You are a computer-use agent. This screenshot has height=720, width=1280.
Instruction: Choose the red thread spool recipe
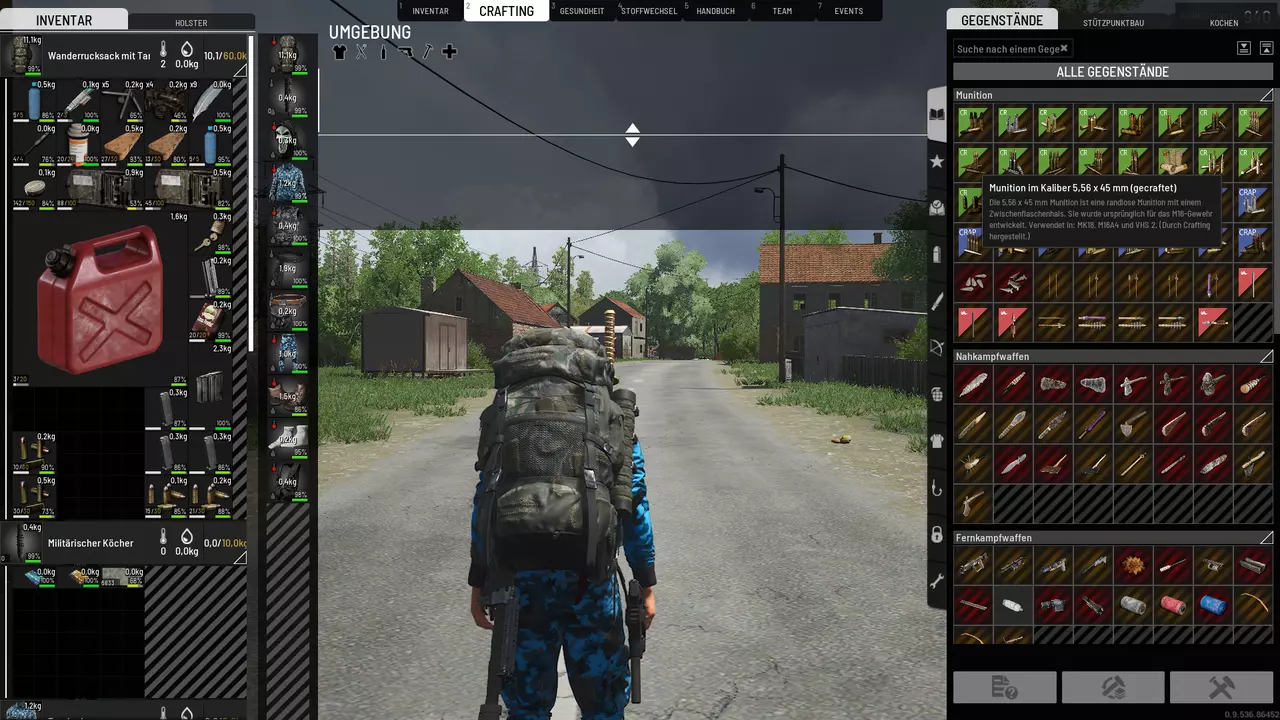(1172, 604)
